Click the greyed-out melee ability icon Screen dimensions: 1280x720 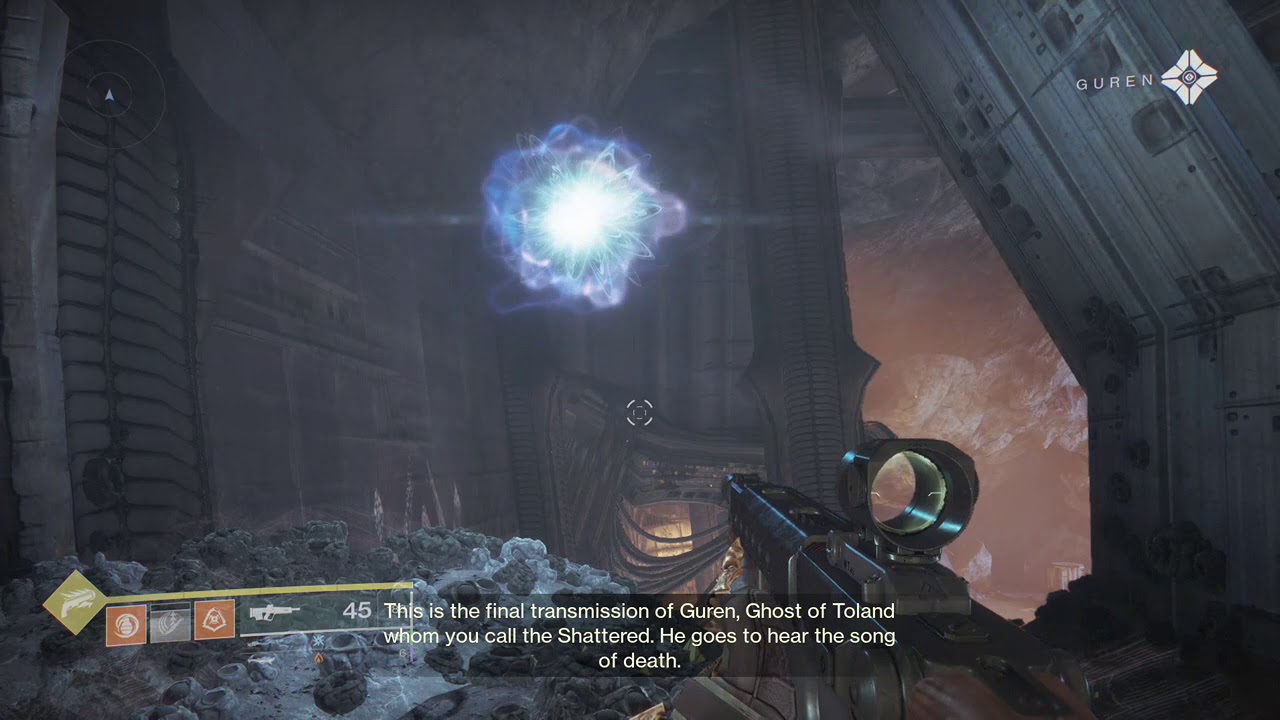tap(170, 622)
